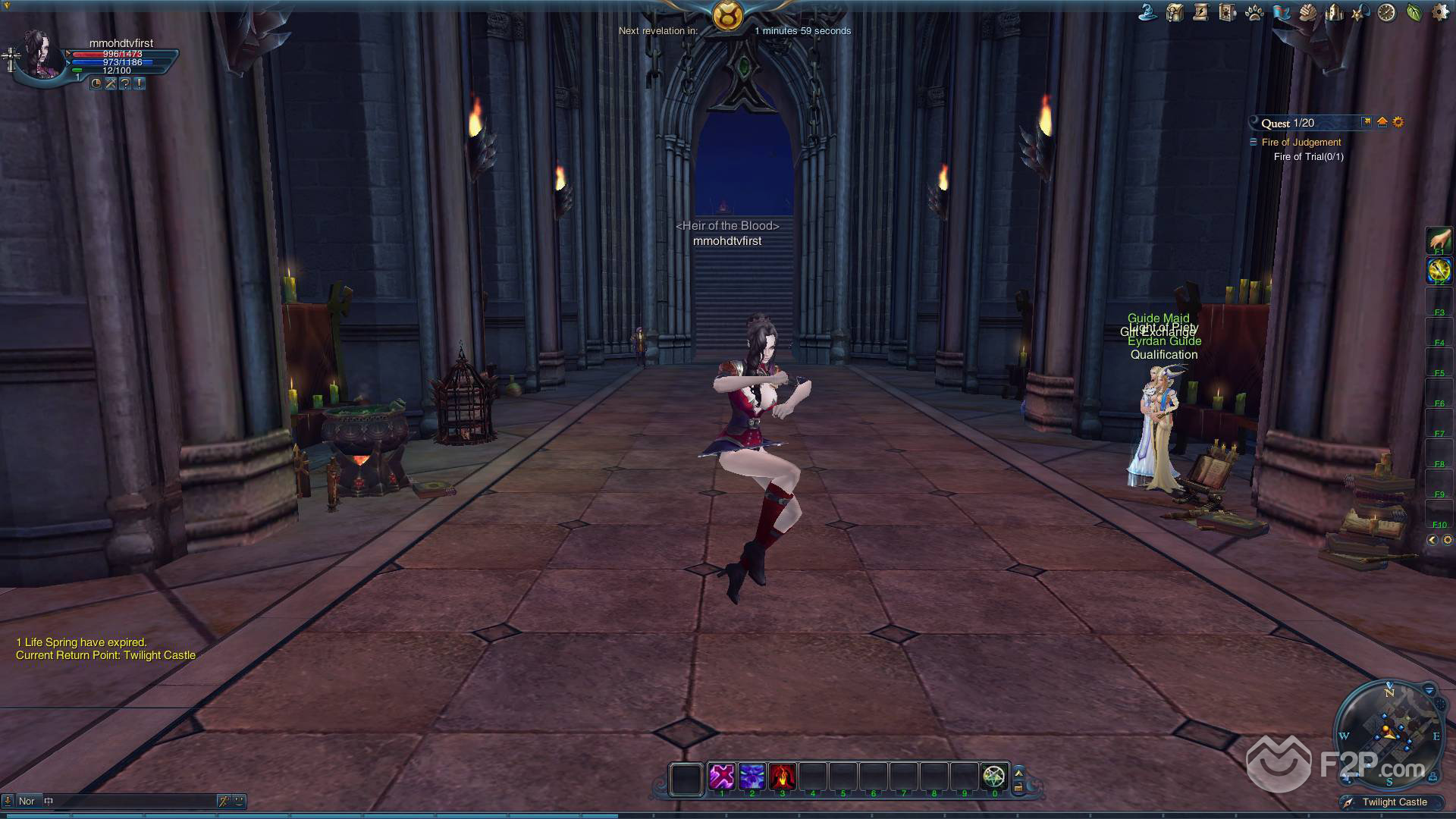The image size is (1456, 819).
Task: Open the backpack inventory icon
Action: click(1175, 12)
